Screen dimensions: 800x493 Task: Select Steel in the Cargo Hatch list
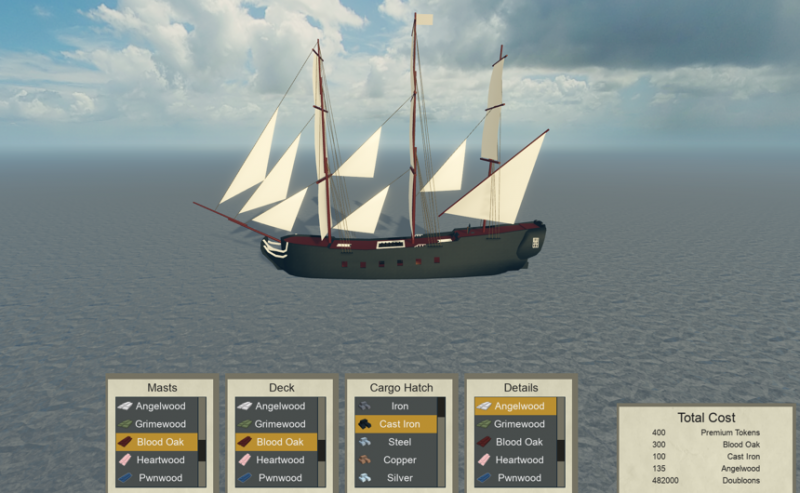(396, 442)
